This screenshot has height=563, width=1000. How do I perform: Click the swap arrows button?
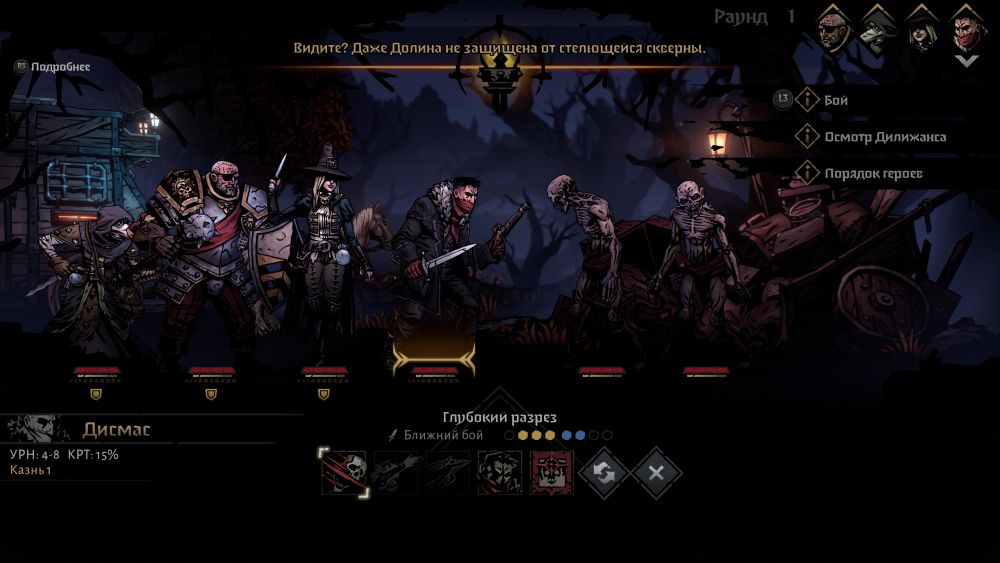click(604, 472)
